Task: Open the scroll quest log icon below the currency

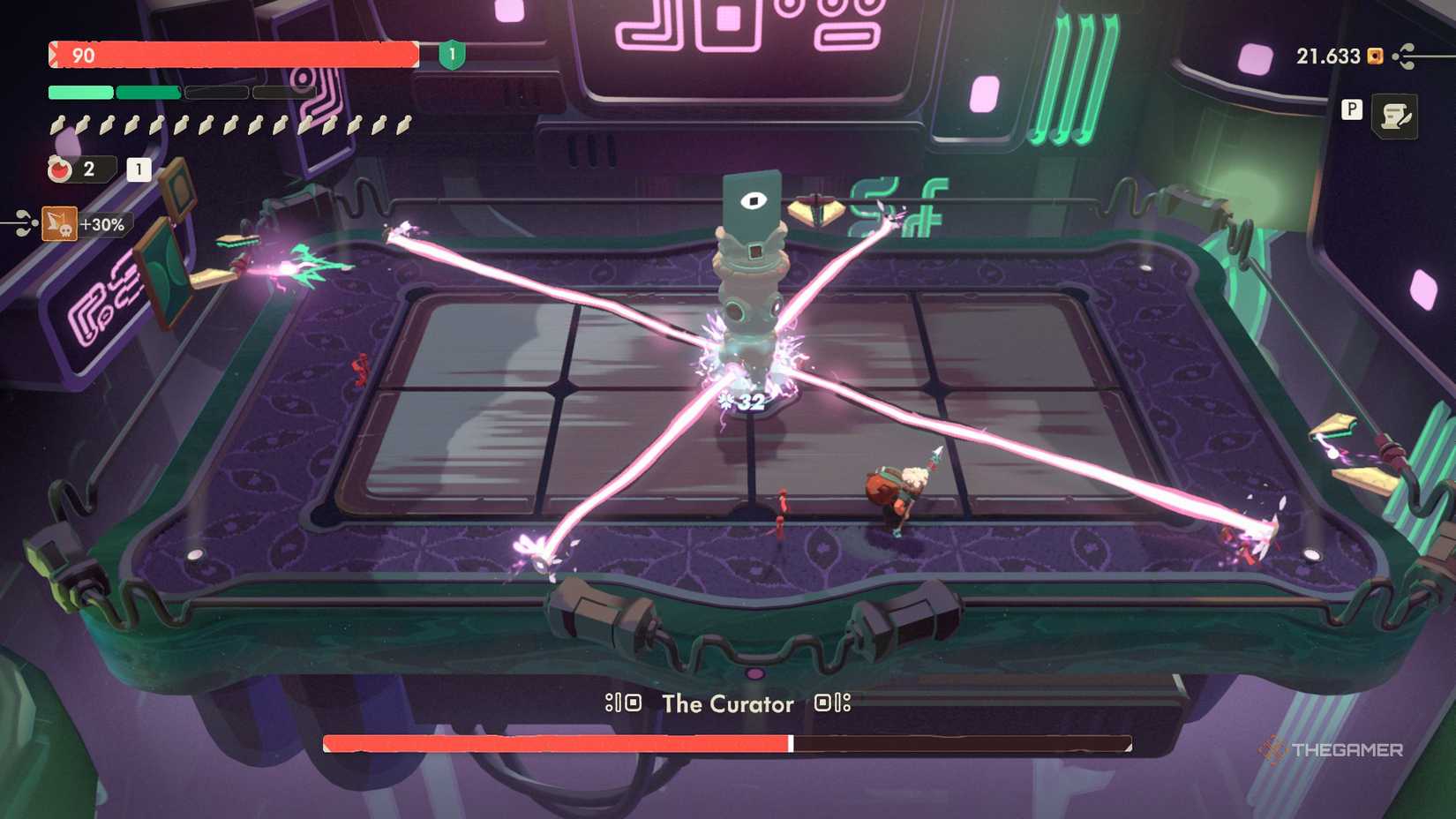Action: tap(1394, 116)
